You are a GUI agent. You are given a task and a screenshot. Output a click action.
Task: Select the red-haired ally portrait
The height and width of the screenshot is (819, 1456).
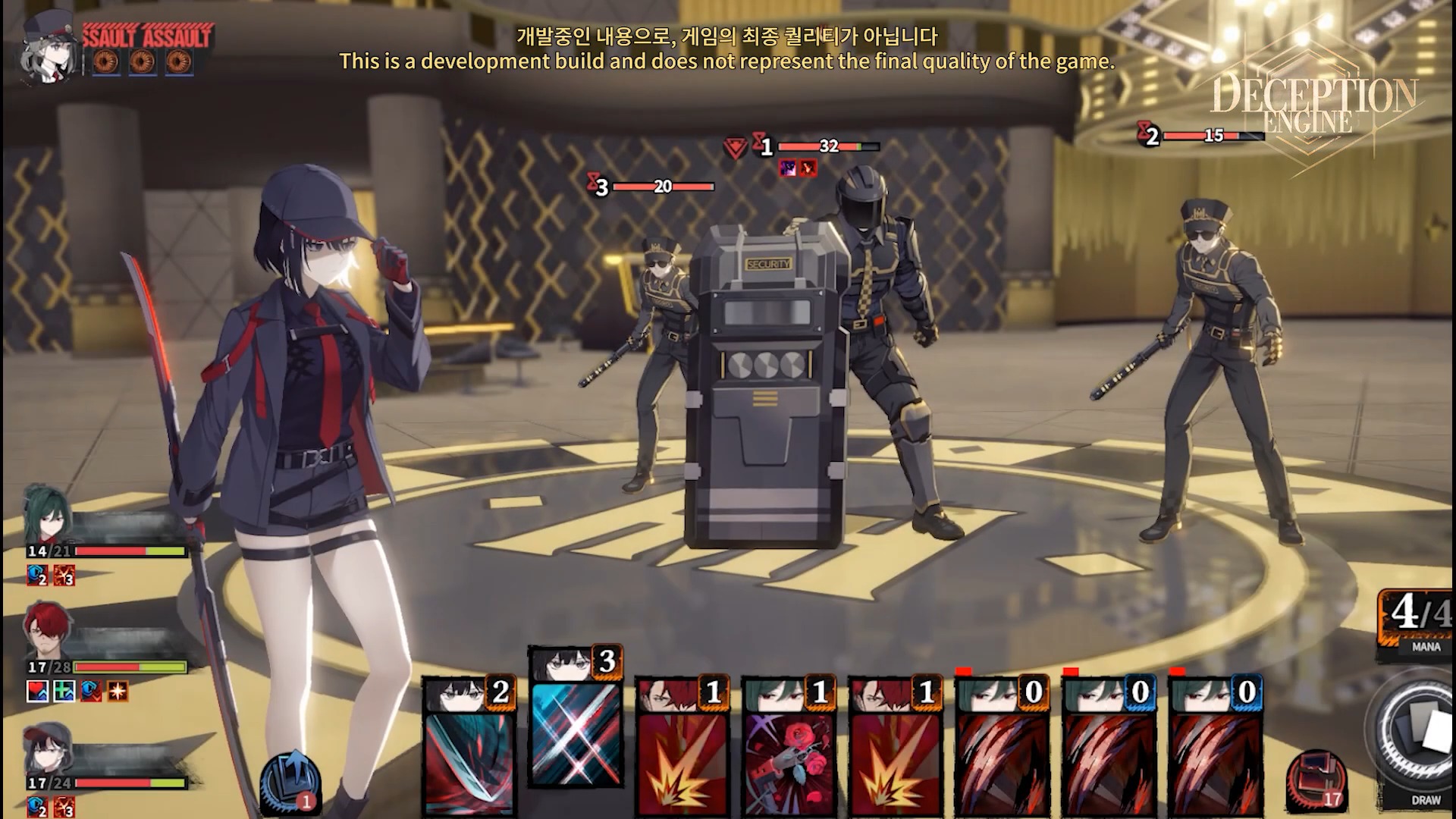[45, 632]
